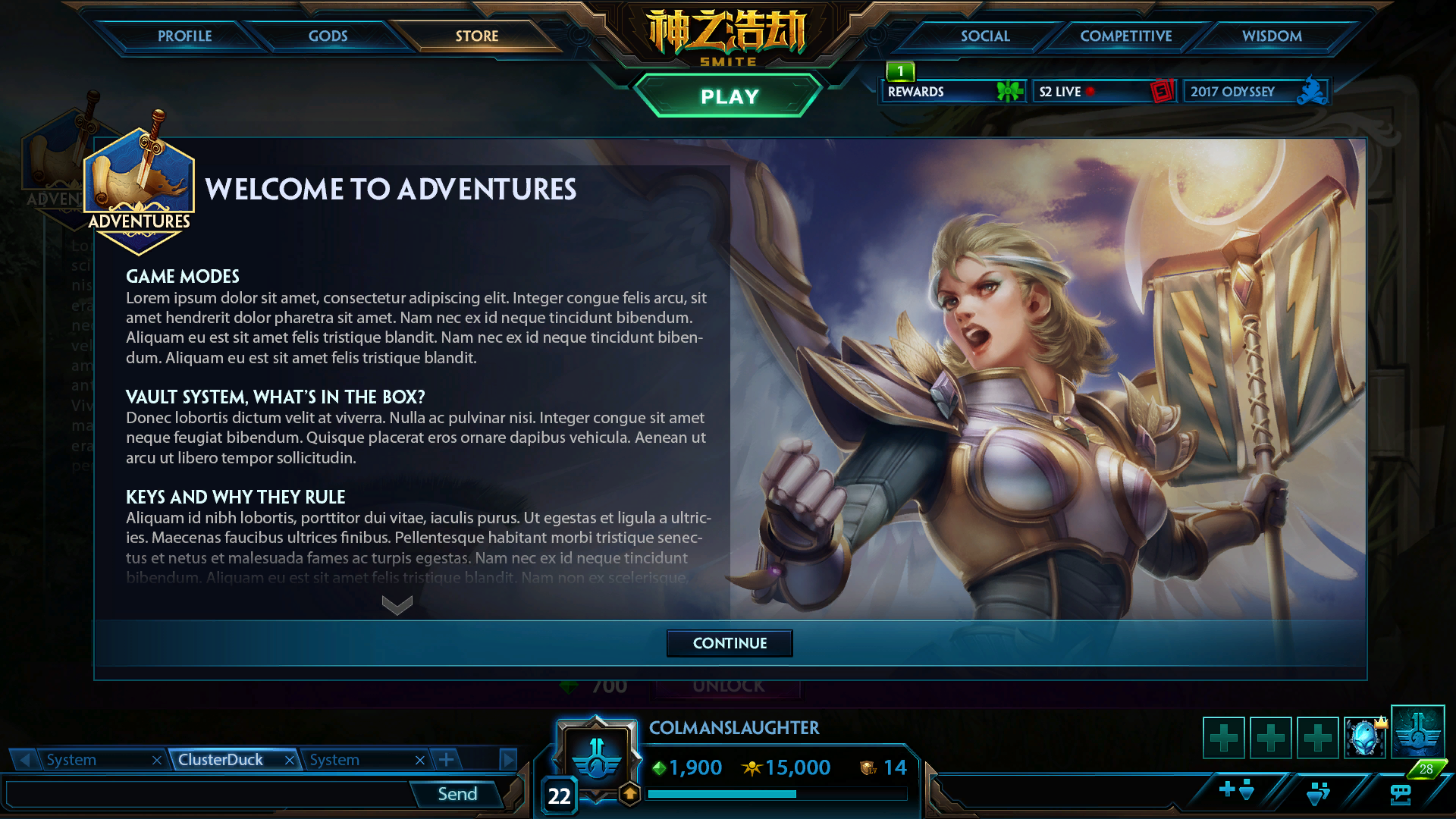Watch the S2 Live stream

pos(1103,92)
